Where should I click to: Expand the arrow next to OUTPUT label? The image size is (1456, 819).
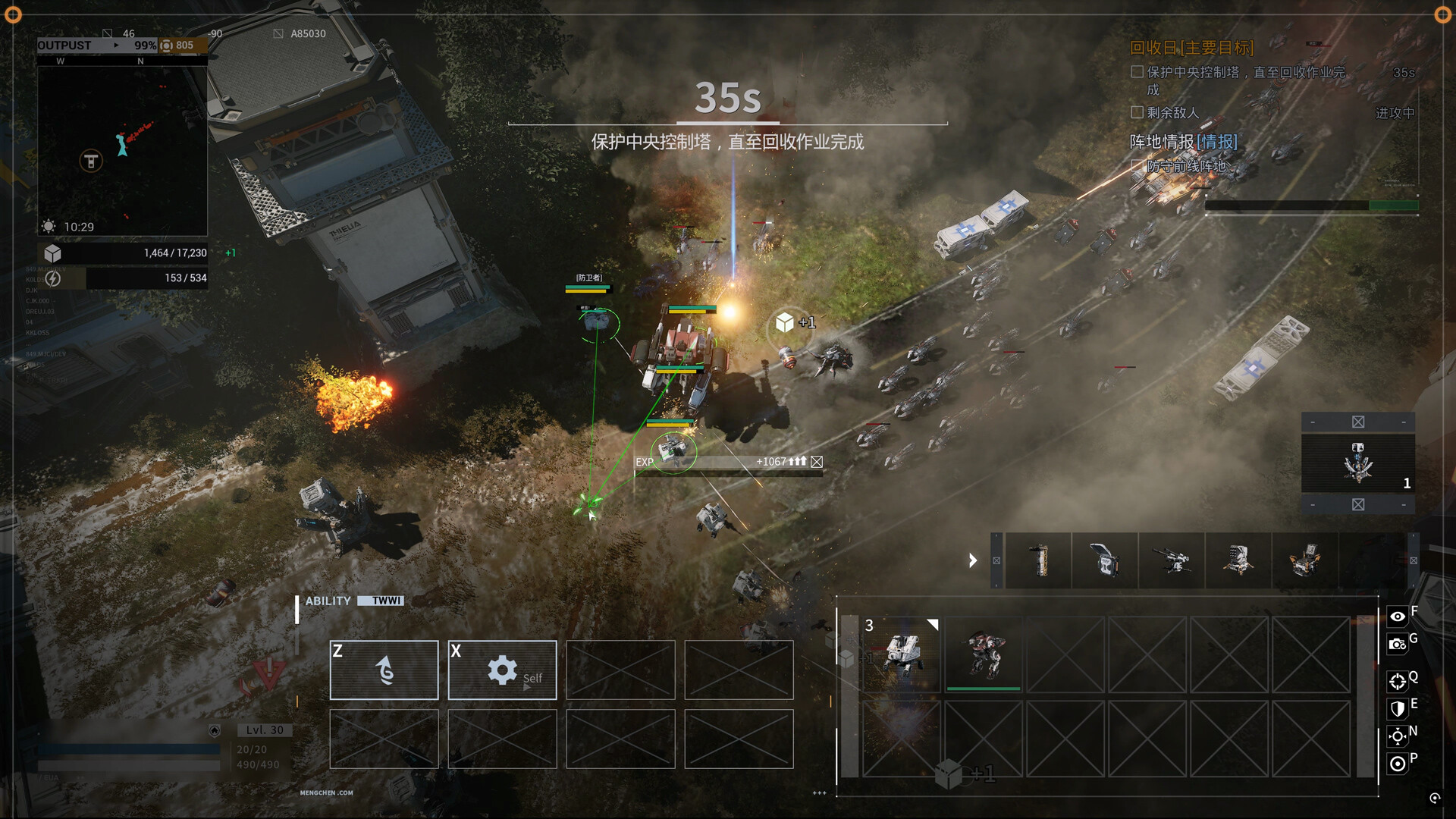(118, 45)
